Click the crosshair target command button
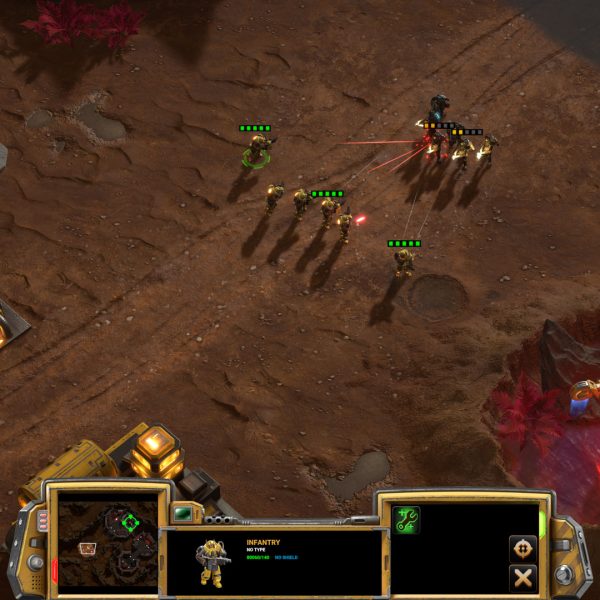The height and width of the screenshot is (600, 600). point(522,548)
